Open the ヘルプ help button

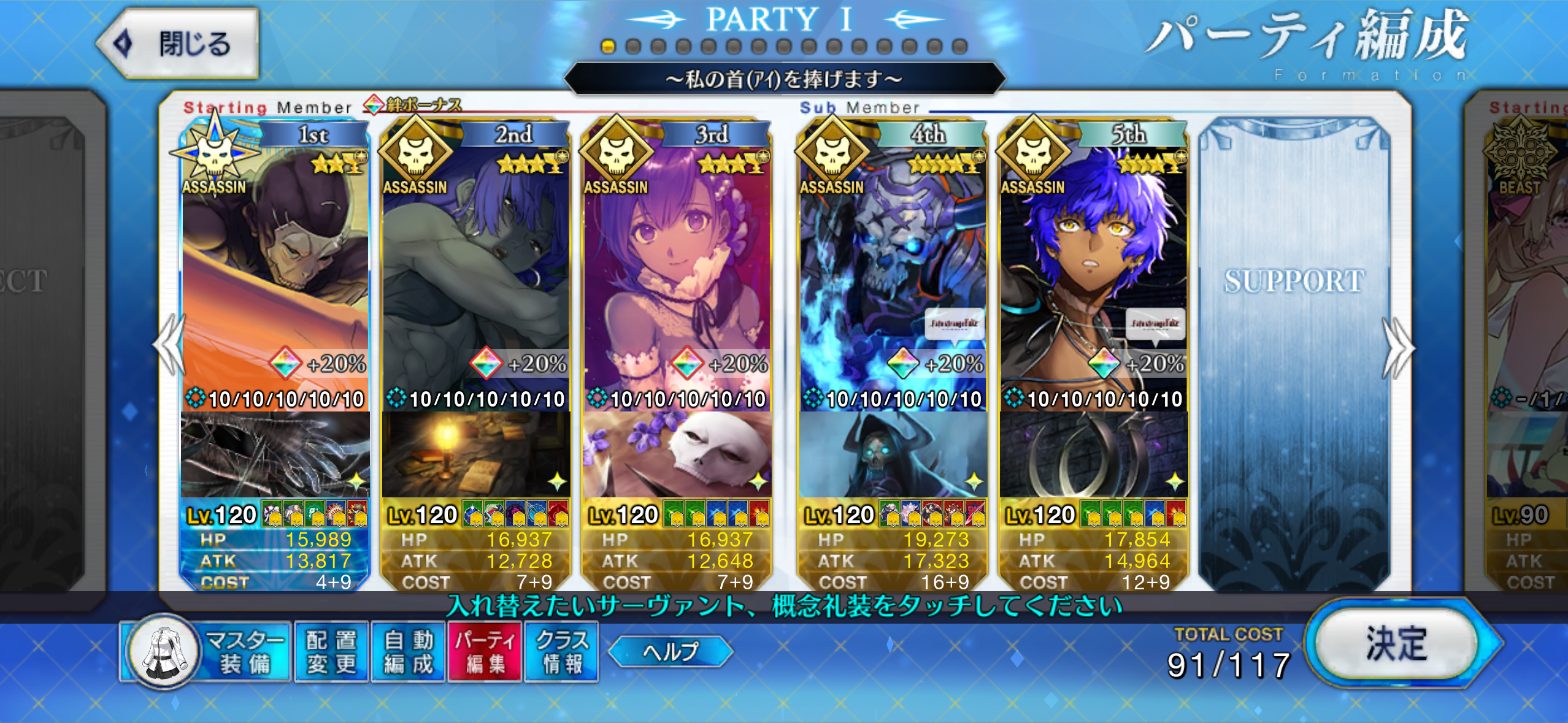pyautogui.click(x=671, y=651)
